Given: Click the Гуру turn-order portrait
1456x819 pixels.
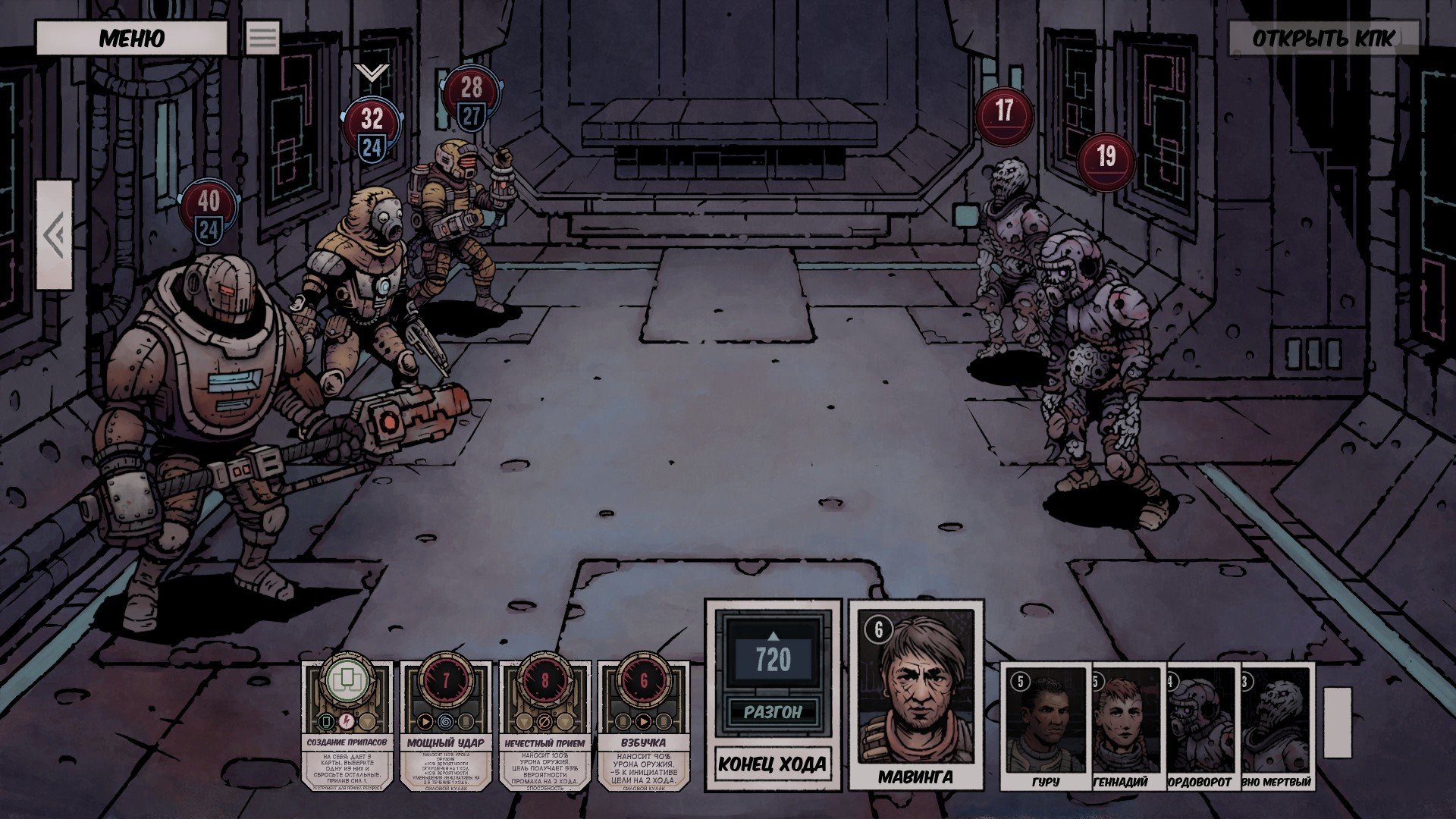Looking at the screenshot, I should 1044,726.
